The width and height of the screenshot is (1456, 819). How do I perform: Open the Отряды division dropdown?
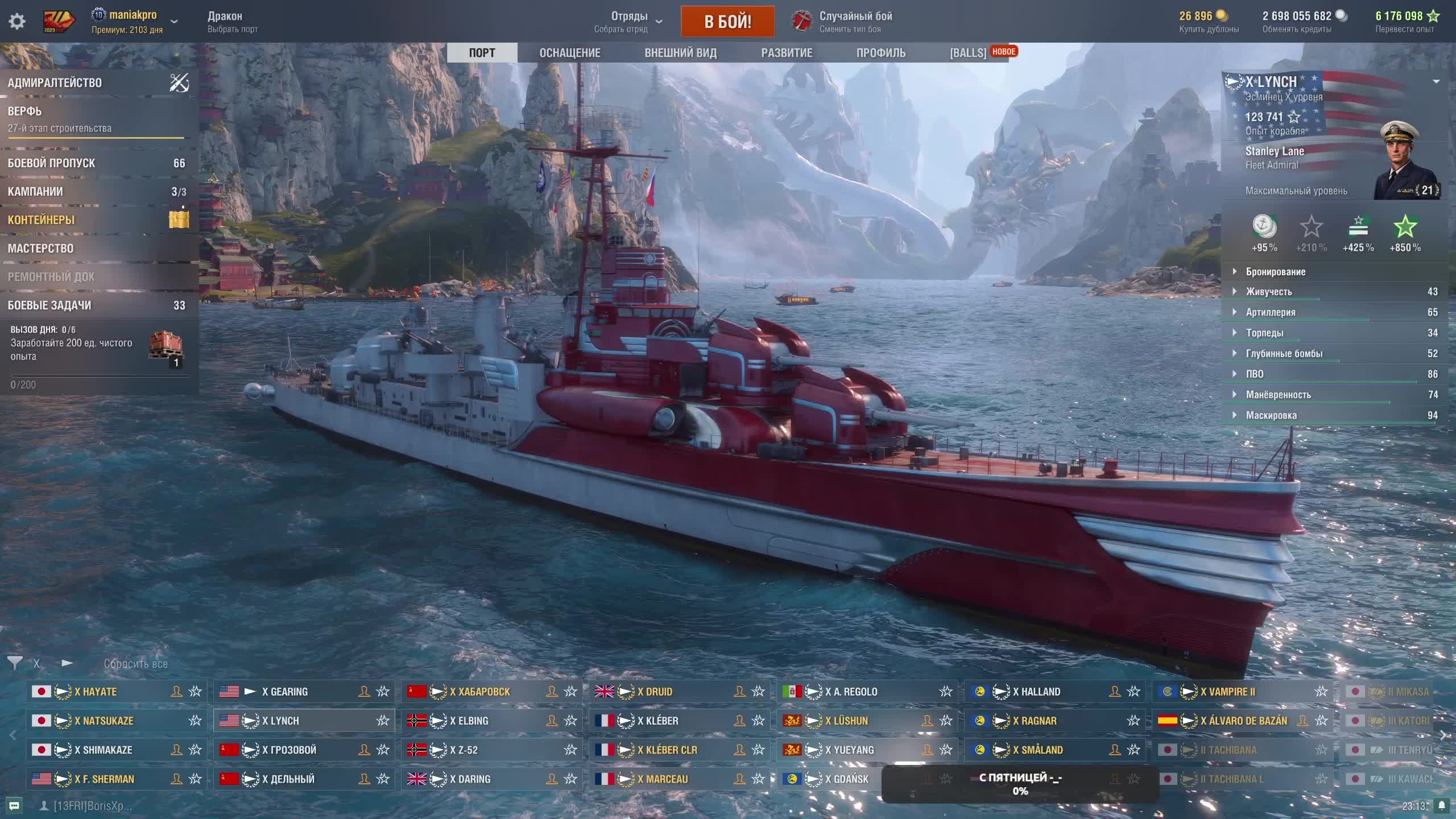[x=629, y=22]
